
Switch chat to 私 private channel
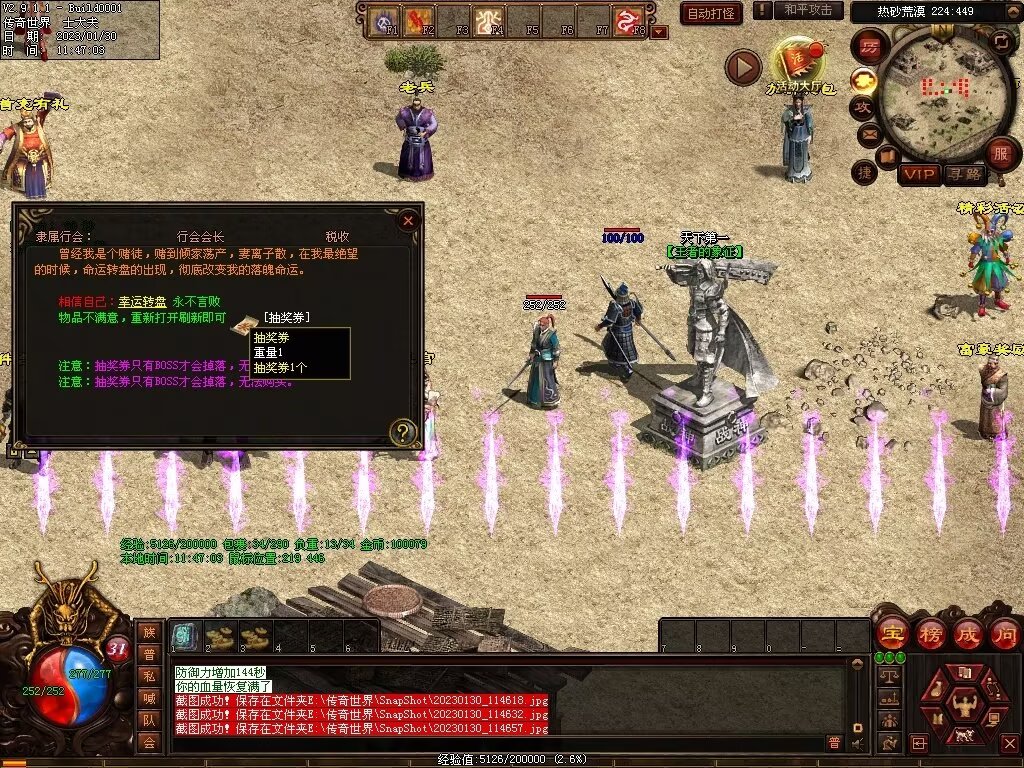tap(149, 676)
